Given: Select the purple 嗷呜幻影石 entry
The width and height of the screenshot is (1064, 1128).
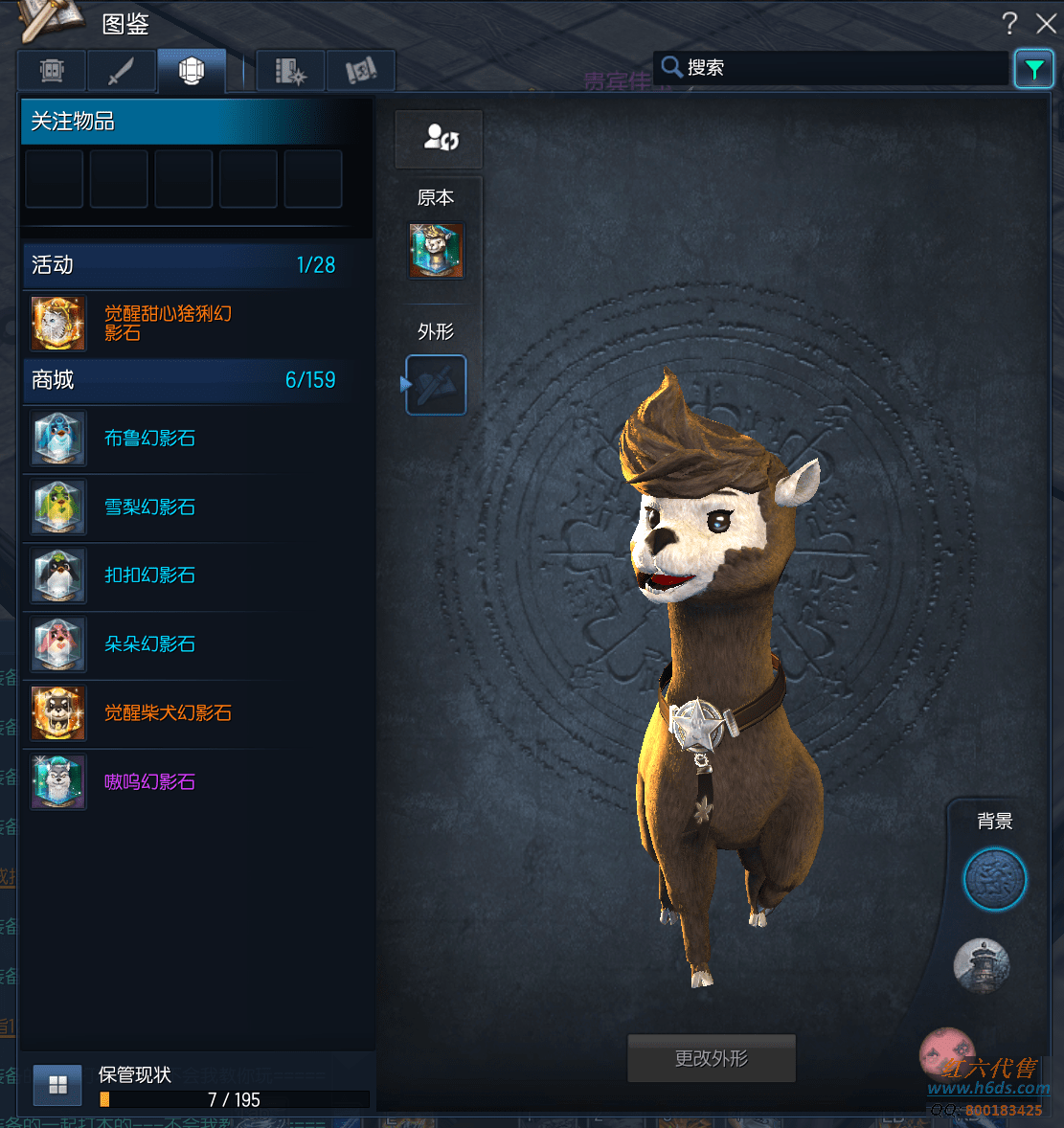Looking at the screenshot, I should (x=149, y=782).
